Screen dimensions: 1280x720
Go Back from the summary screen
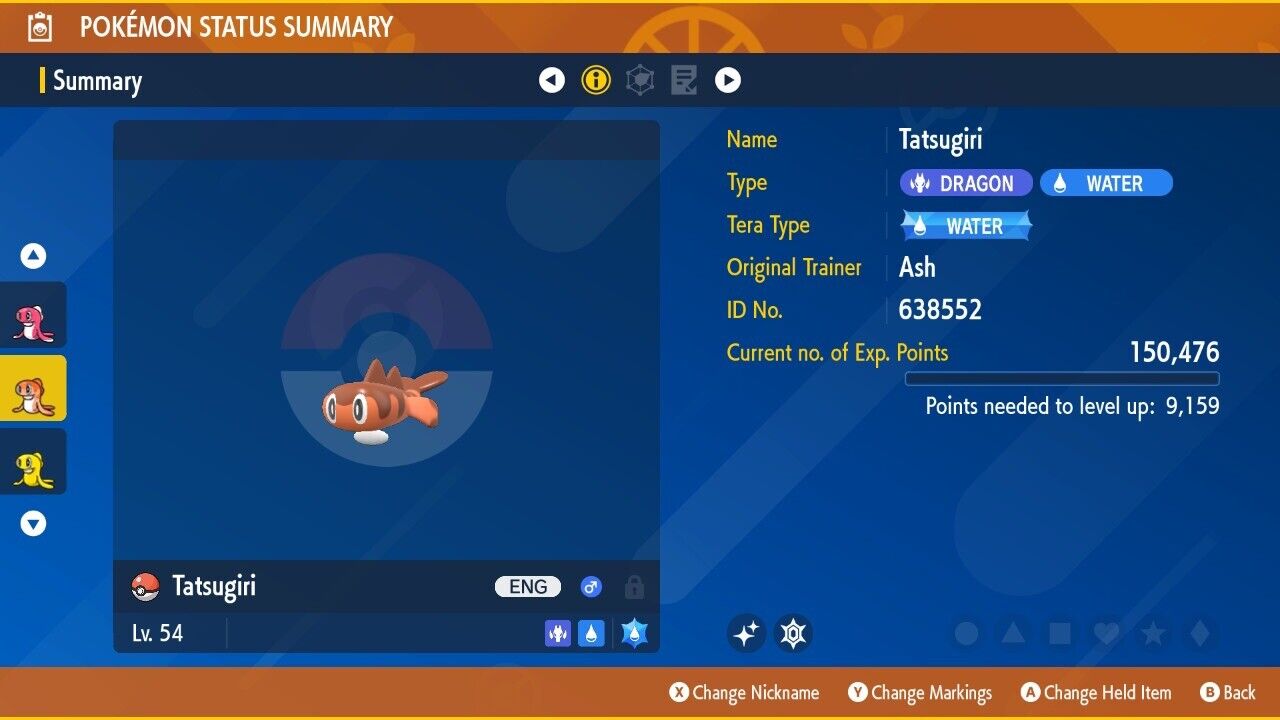[1228, 692]
